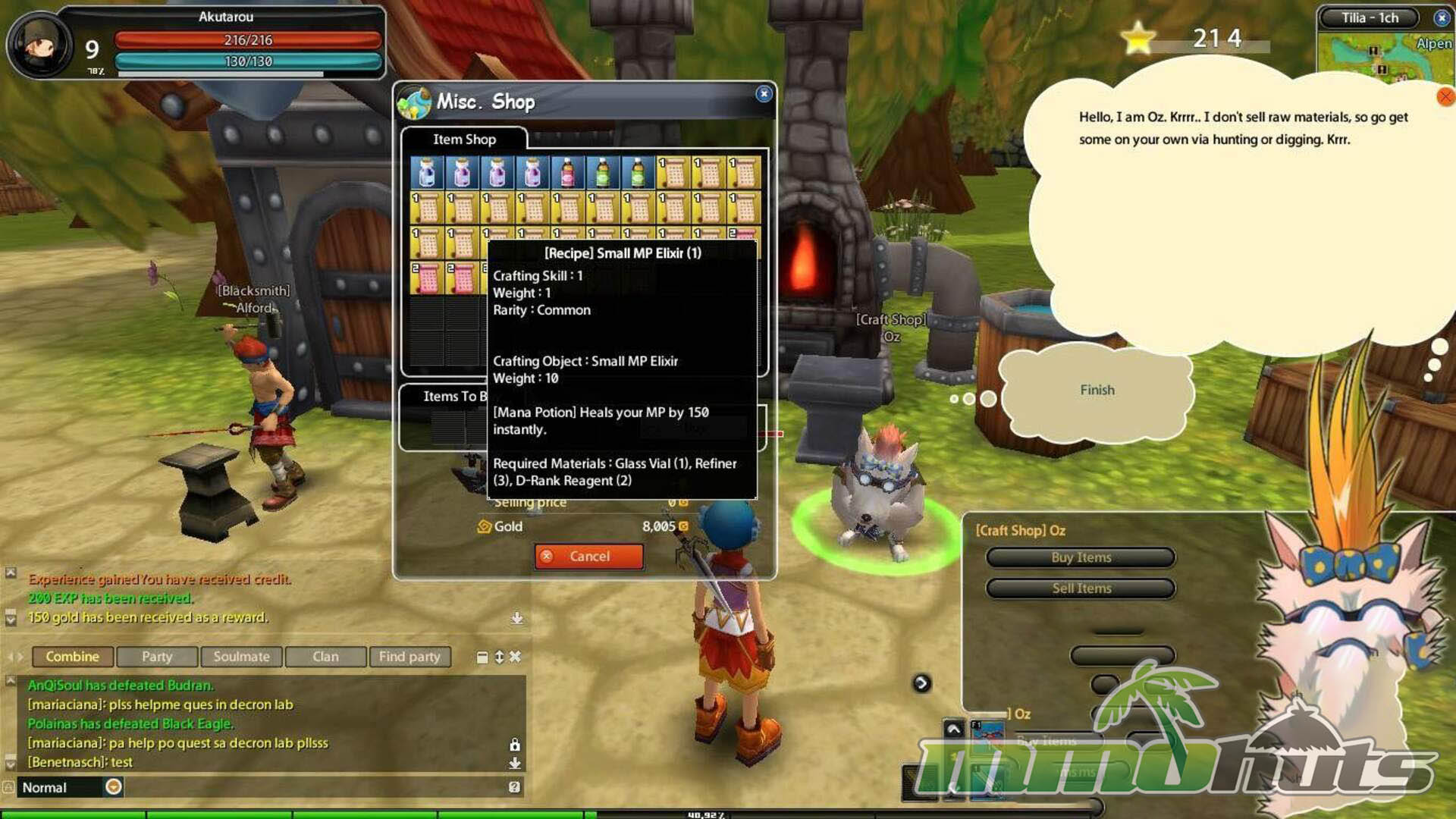Close the chat window with X icon
The height and width of the screenshot is (819, 1456).
click(516, 657)
